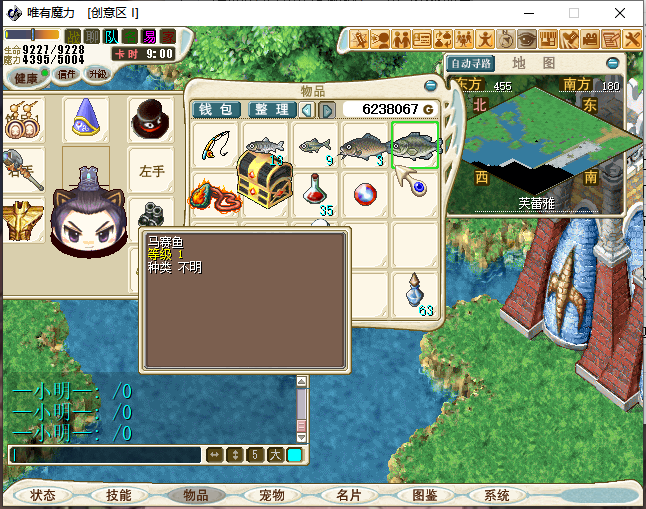
Task: Click the isometric minimap
Action: coord(535,143)
